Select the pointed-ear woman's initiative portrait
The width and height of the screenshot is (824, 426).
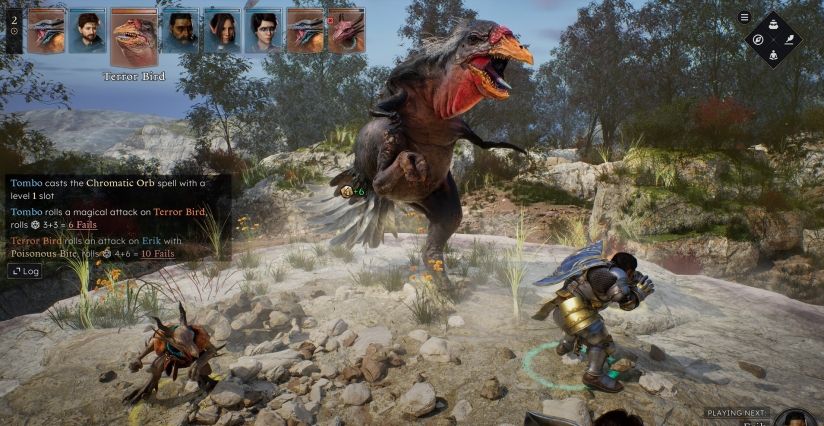[x=222, y=30]
